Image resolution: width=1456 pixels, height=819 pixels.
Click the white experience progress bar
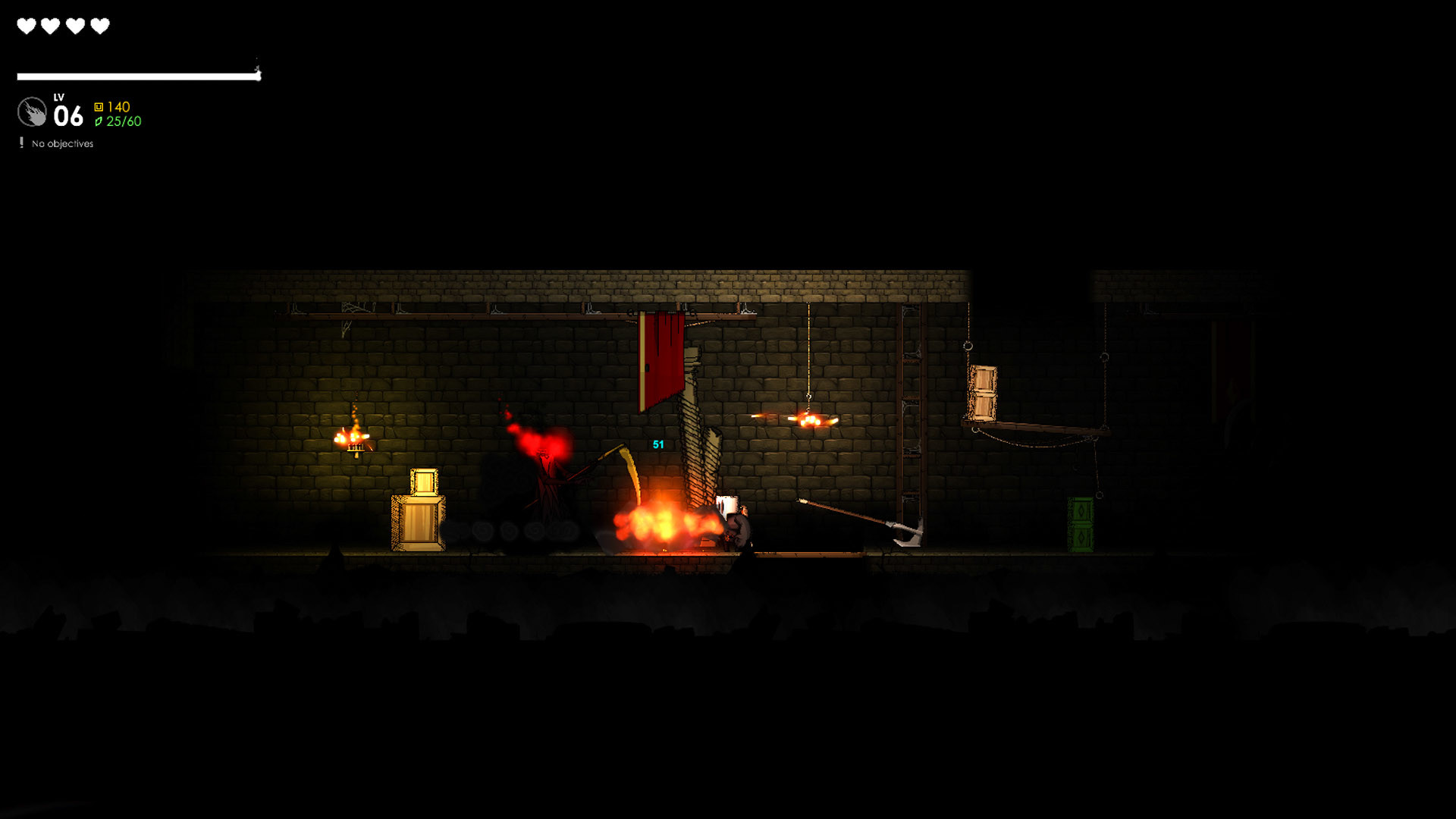click(x=136, y=75)
